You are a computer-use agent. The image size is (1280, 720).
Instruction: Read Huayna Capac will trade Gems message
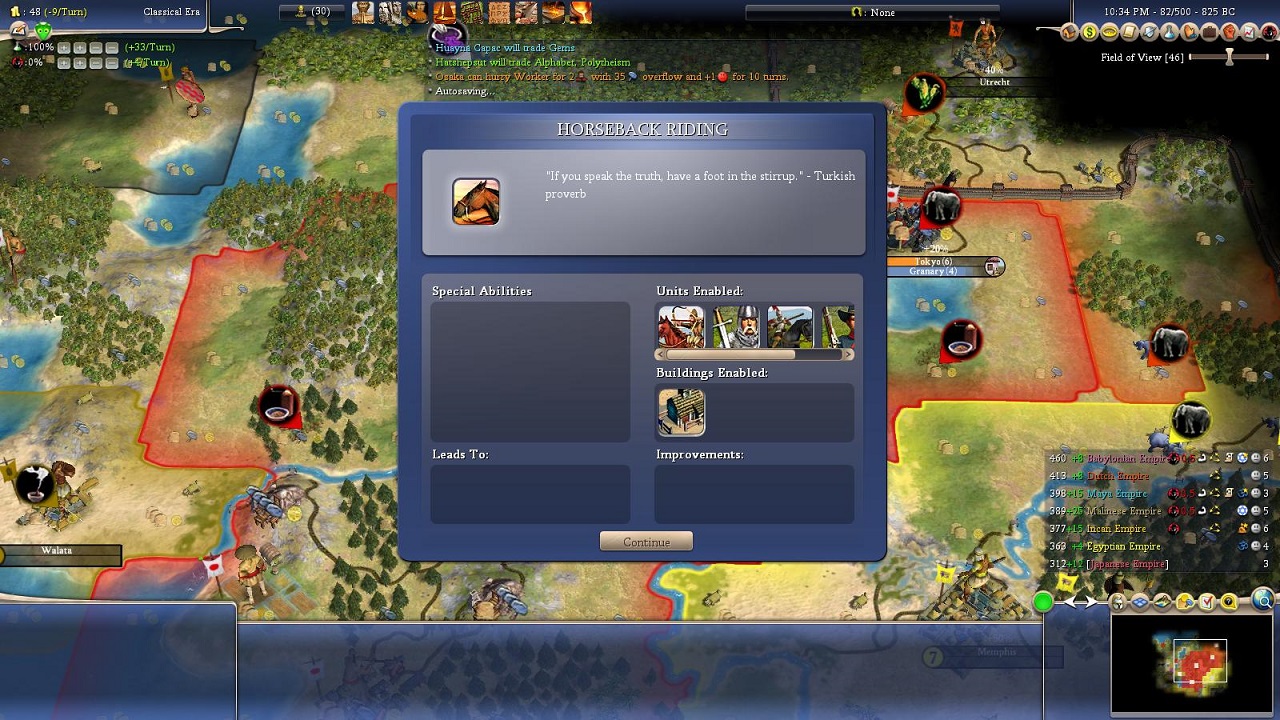pos(505,48)
